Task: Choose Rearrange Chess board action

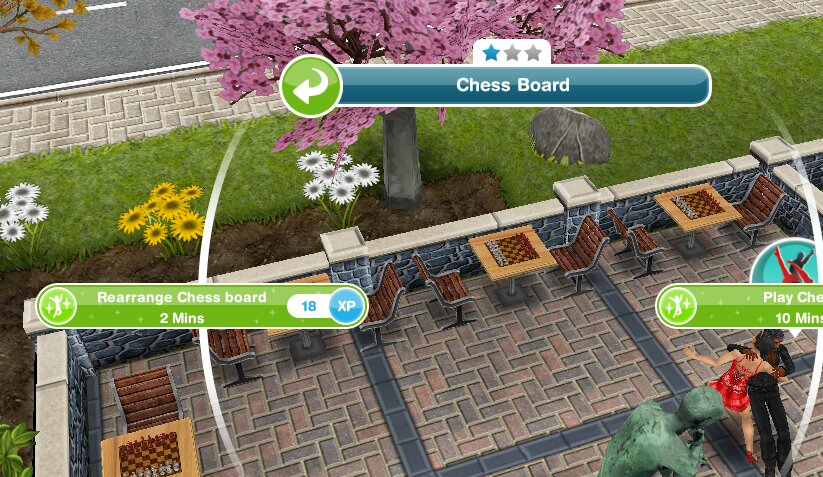Action: [x=182, y=306]
